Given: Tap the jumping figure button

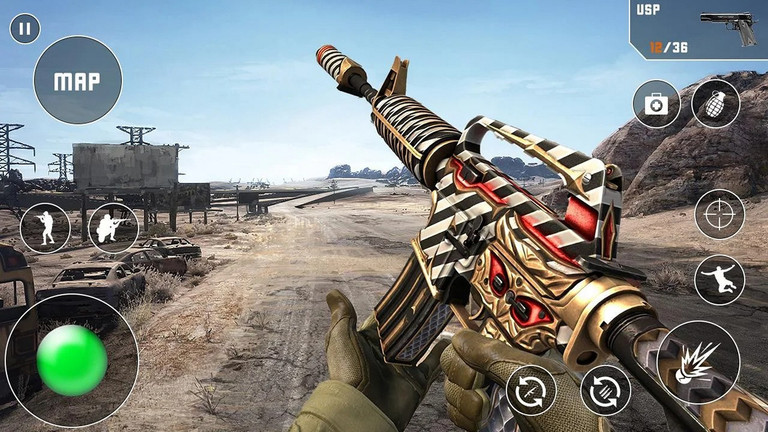Looking at the screenshot, I should [x=720, y=280].
